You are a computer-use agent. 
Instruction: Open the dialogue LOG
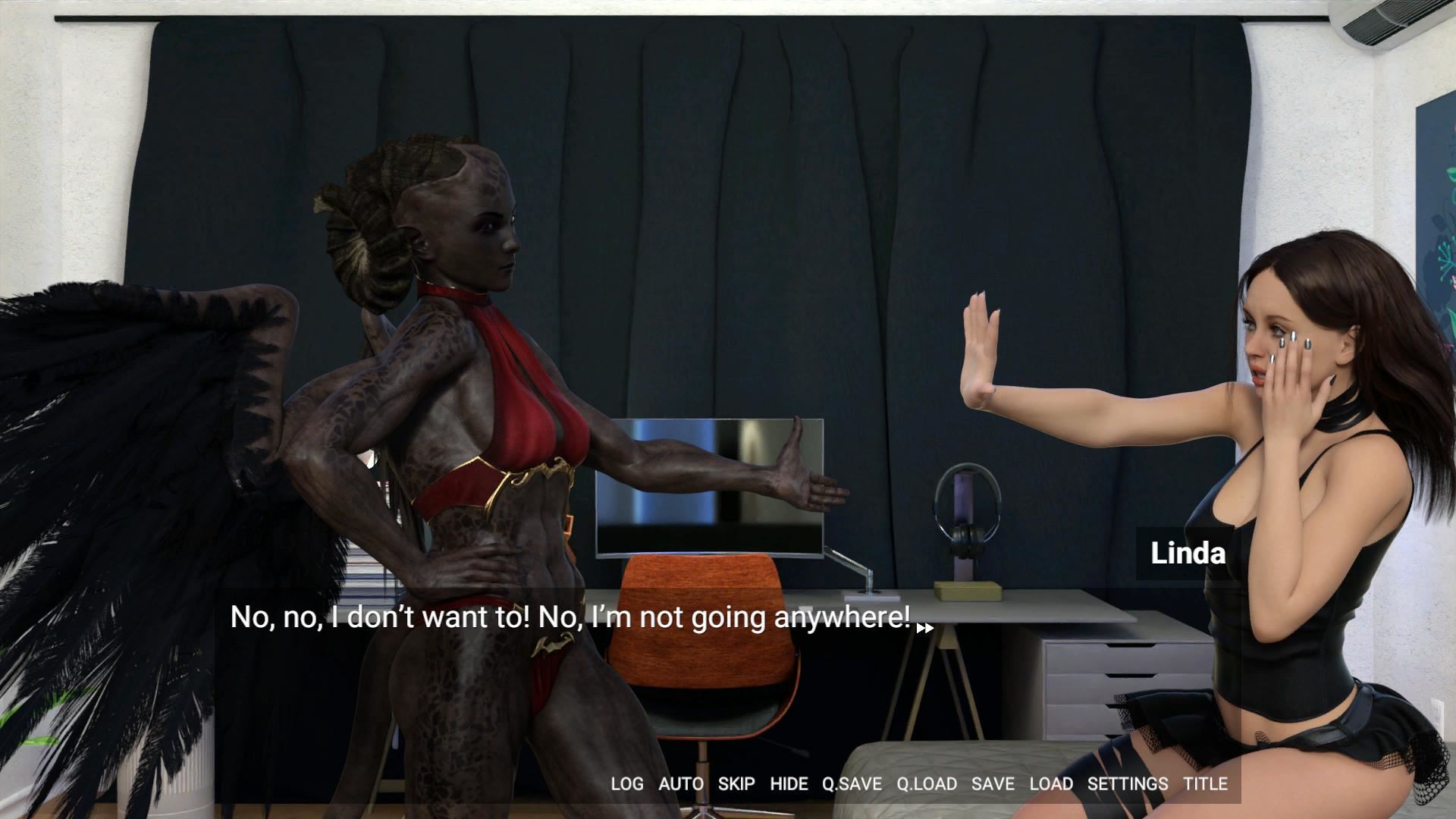click(x=626, y=784)
